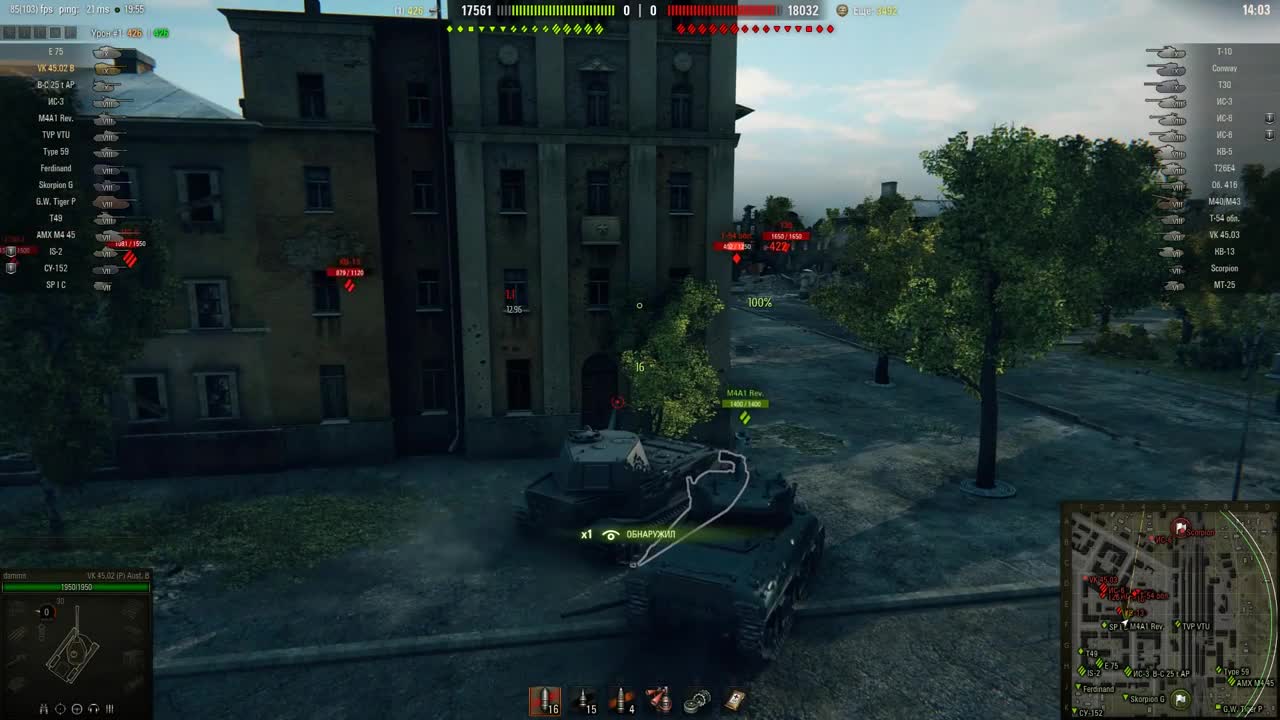Select the AP shell with 16 rounds
1280x720 pixels.
point(545,698)
